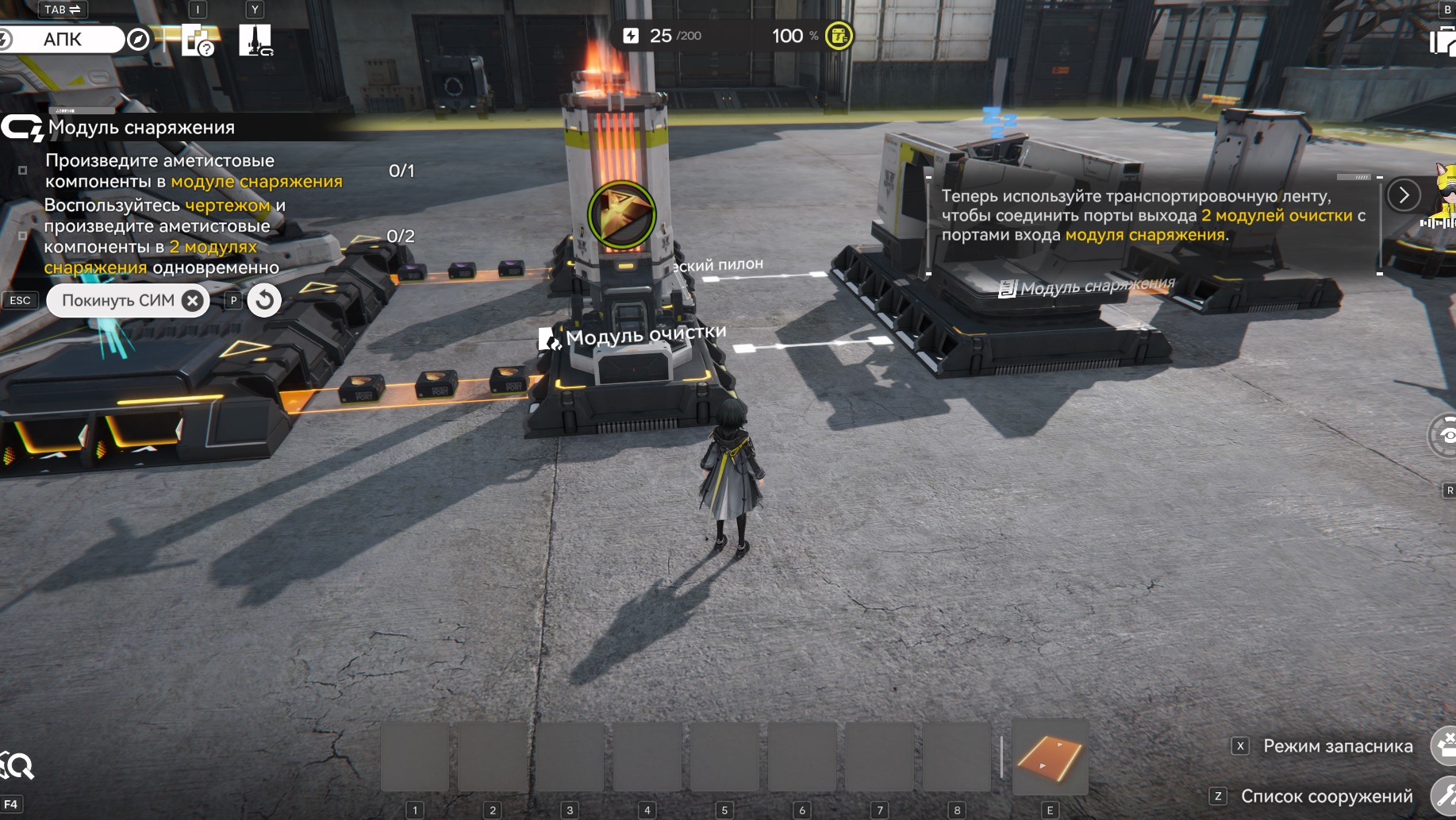Toggle the eye view icon on right edge

click(1446, 435)
